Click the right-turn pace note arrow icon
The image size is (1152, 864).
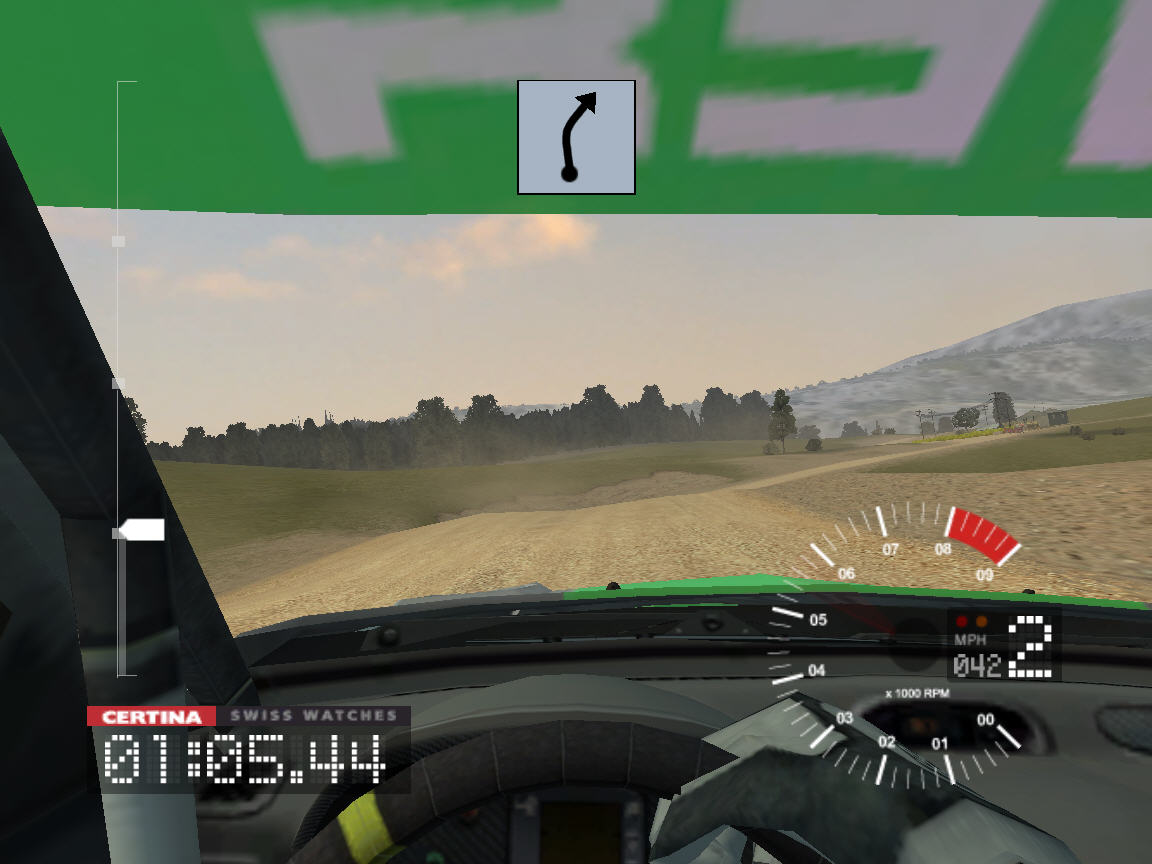[576, 137]
